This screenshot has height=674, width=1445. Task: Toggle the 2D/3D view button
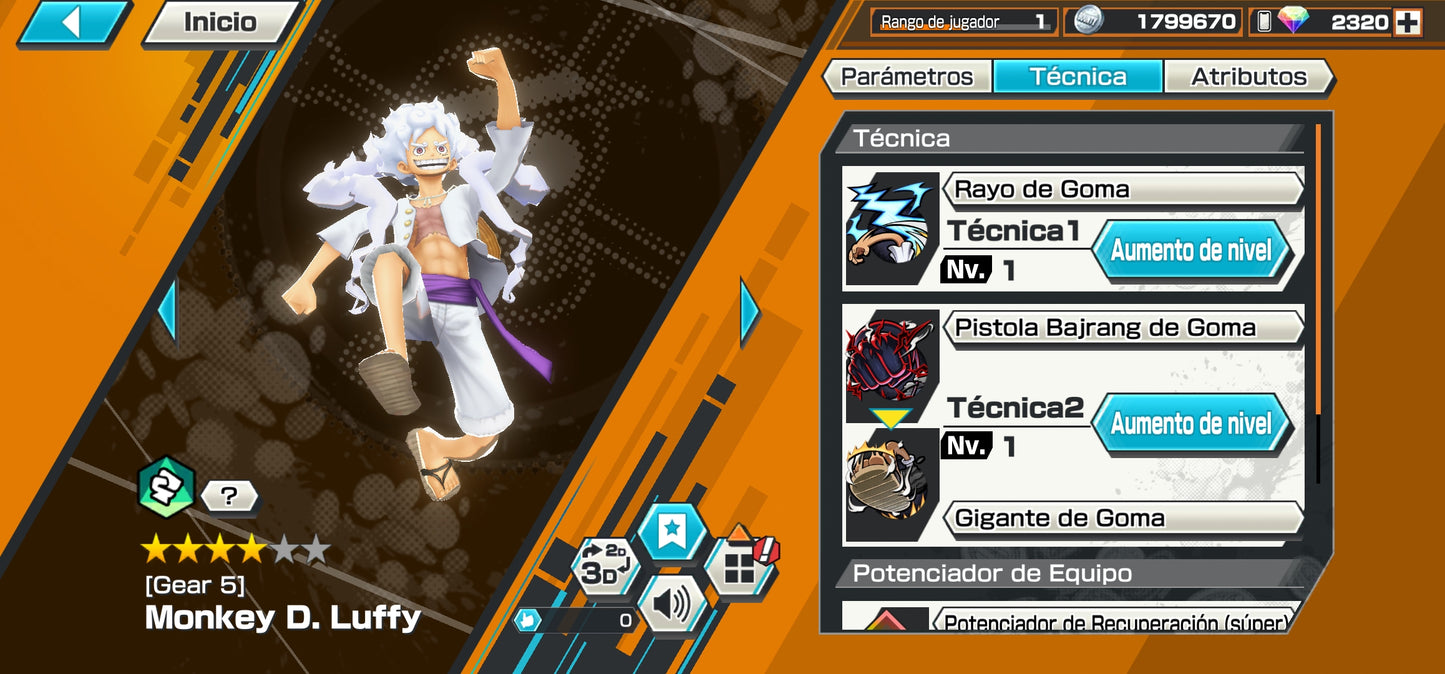tap(603, 567)
